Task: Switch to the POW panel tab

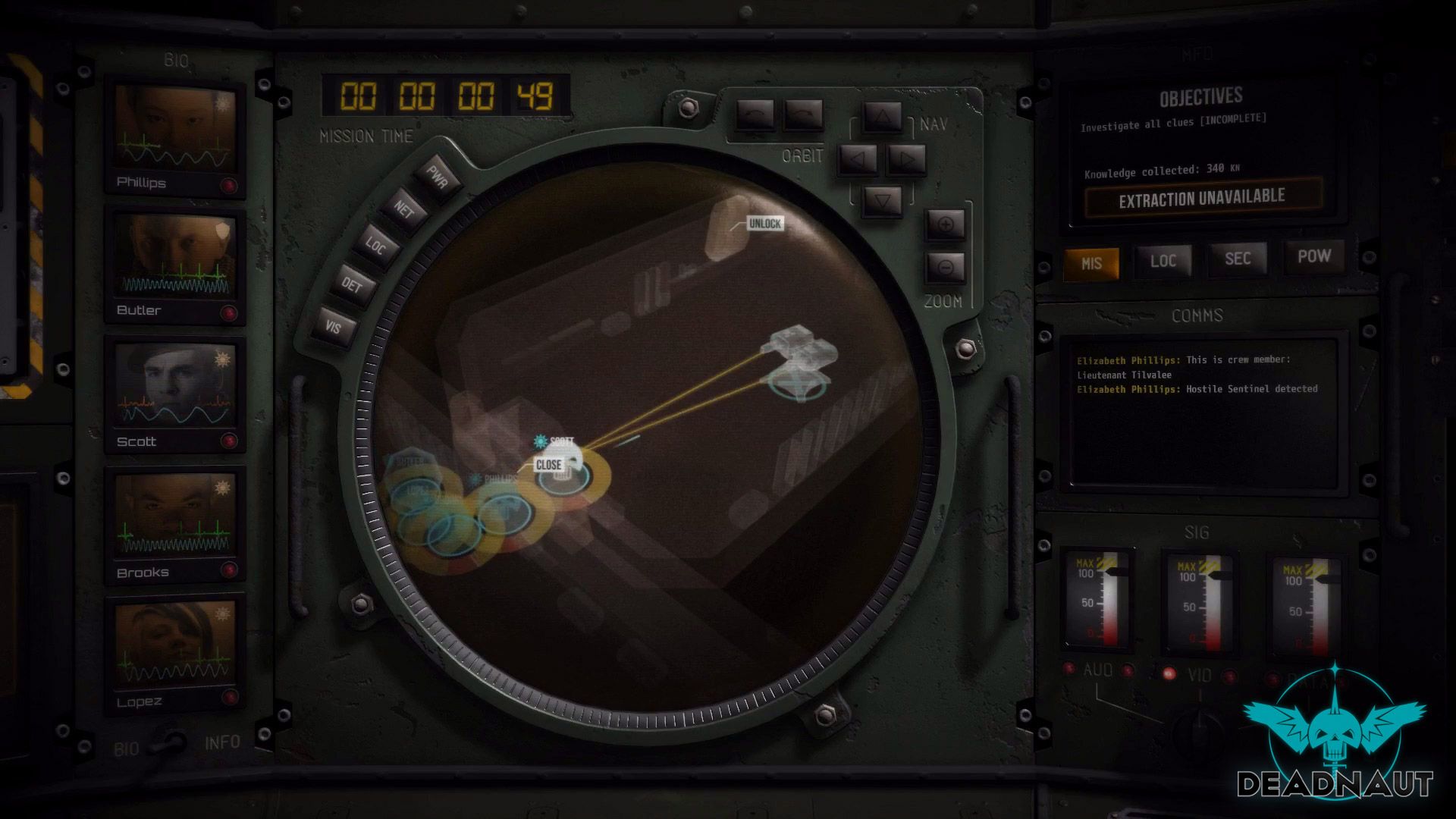Action: (x=1315, y=257)
